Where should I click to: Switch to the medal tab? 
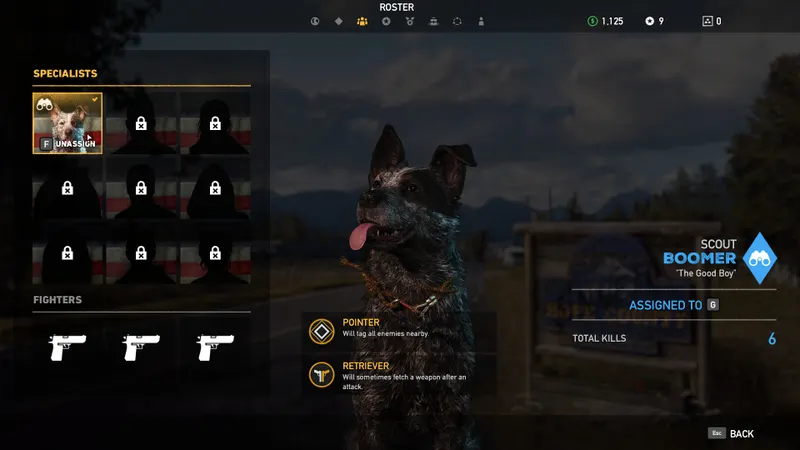coord(410,21)
